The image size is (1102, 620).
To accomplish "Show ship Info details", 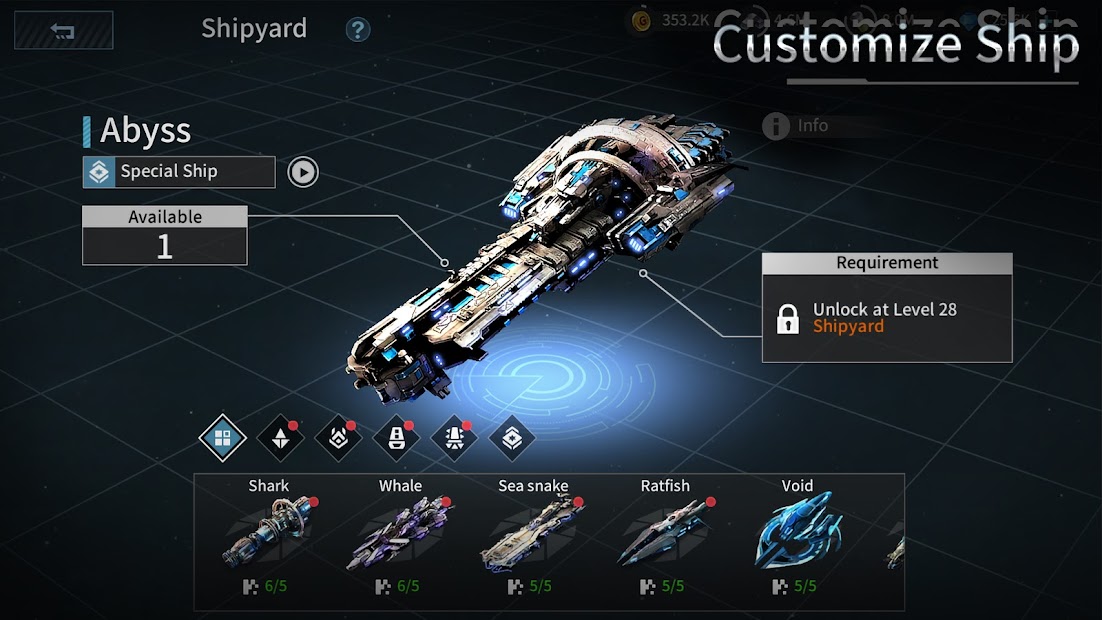I will coord(798,126).
